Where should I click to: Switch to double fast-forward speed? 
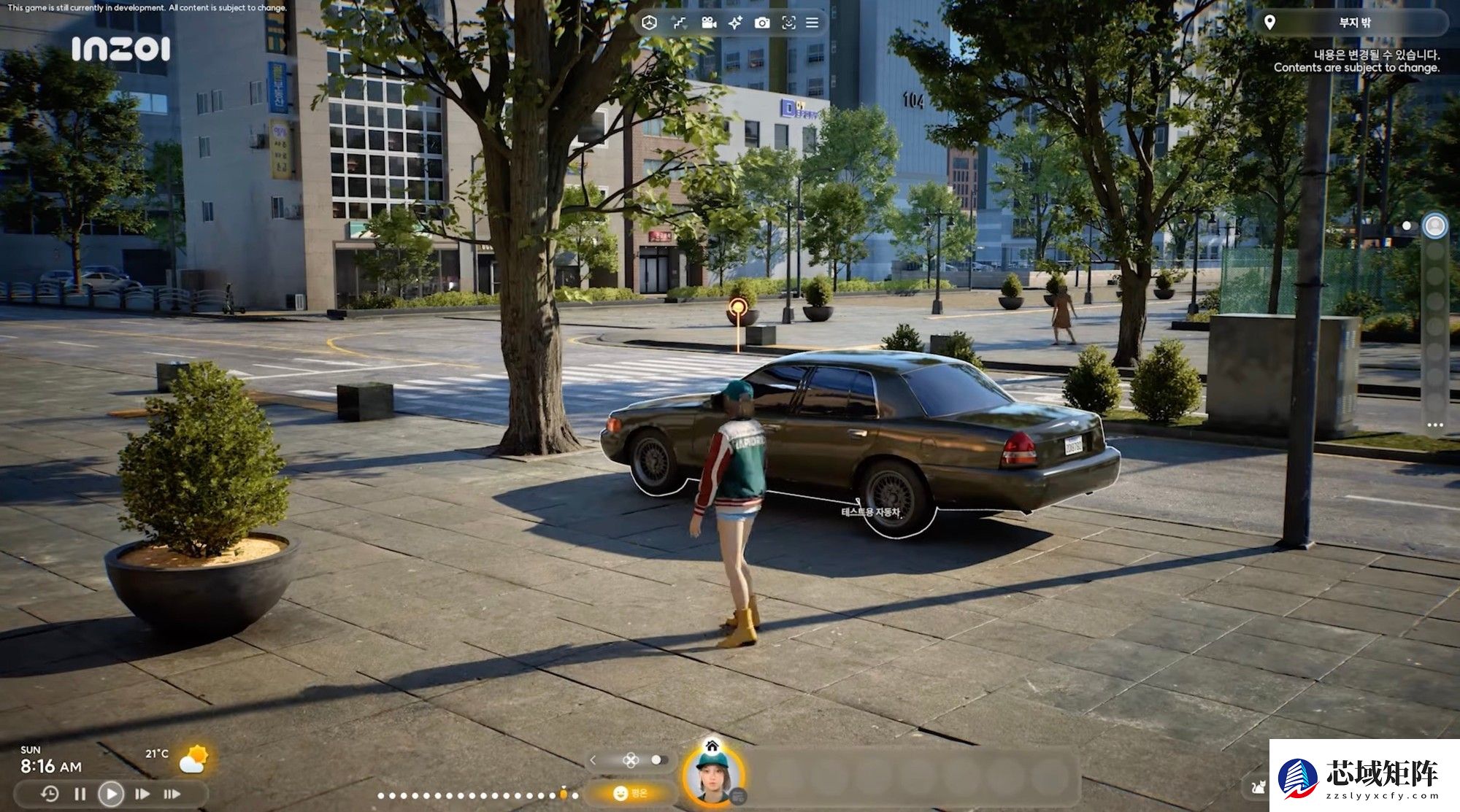142,794
